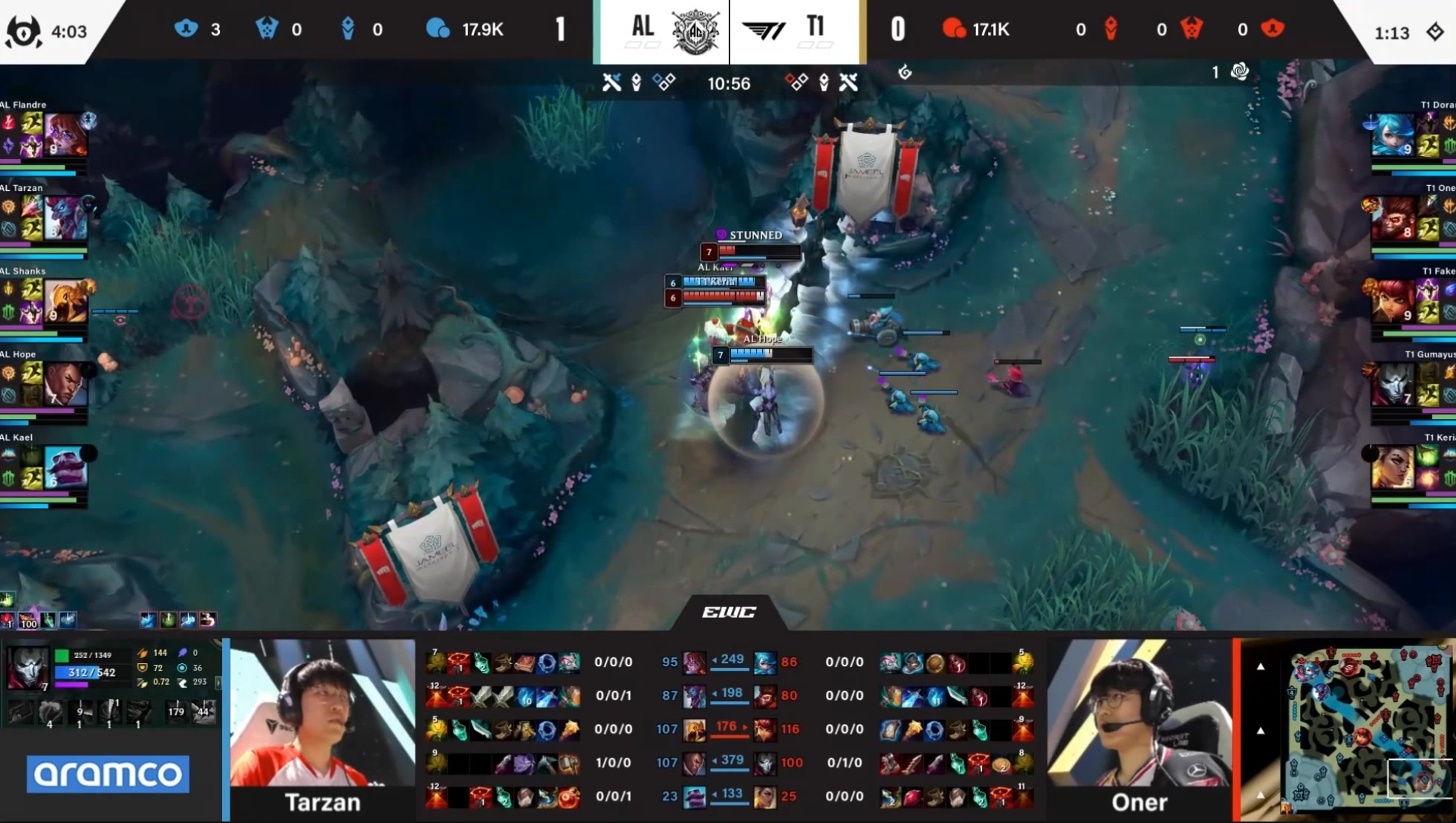
Task: Select AL Flandre's champion portrait
Action: coord(65,134)
